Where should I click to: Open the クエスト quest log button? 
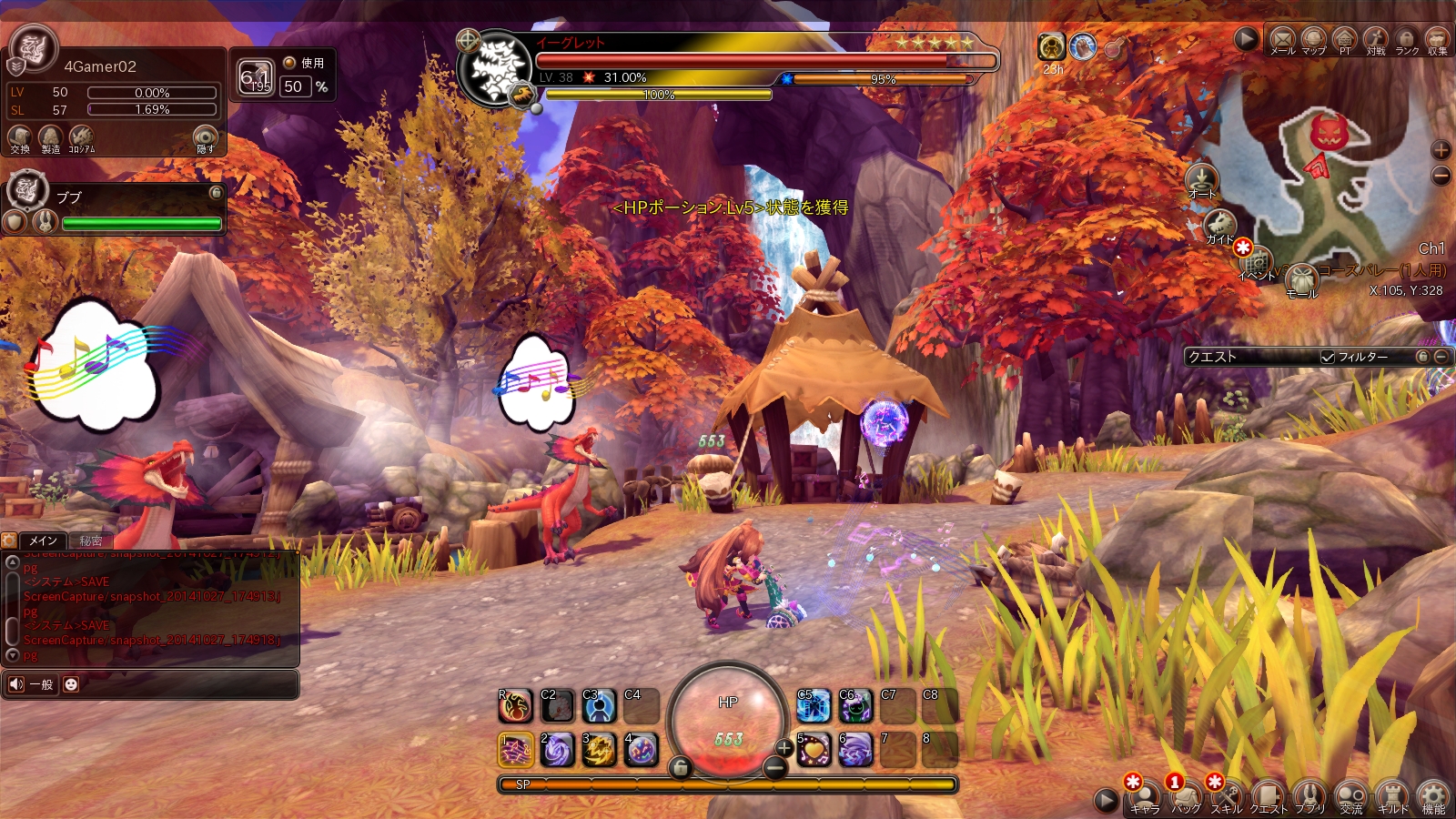click(1268, 796)
